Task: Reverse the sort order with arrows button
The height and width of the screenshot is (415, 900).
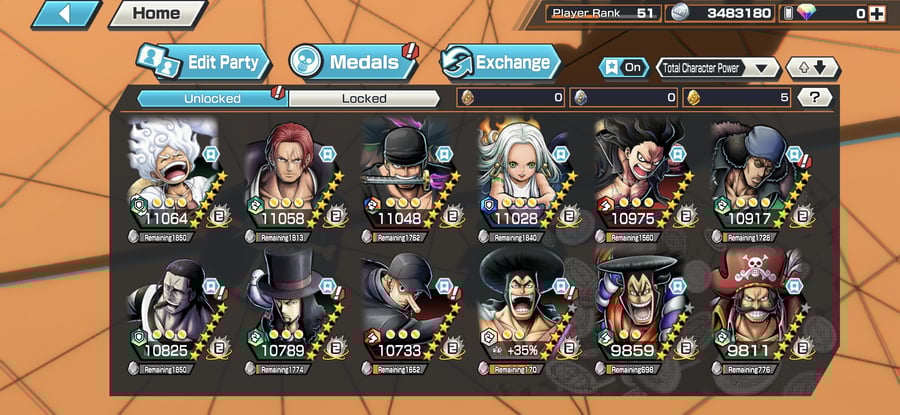Action: click(x=813, y=68)
